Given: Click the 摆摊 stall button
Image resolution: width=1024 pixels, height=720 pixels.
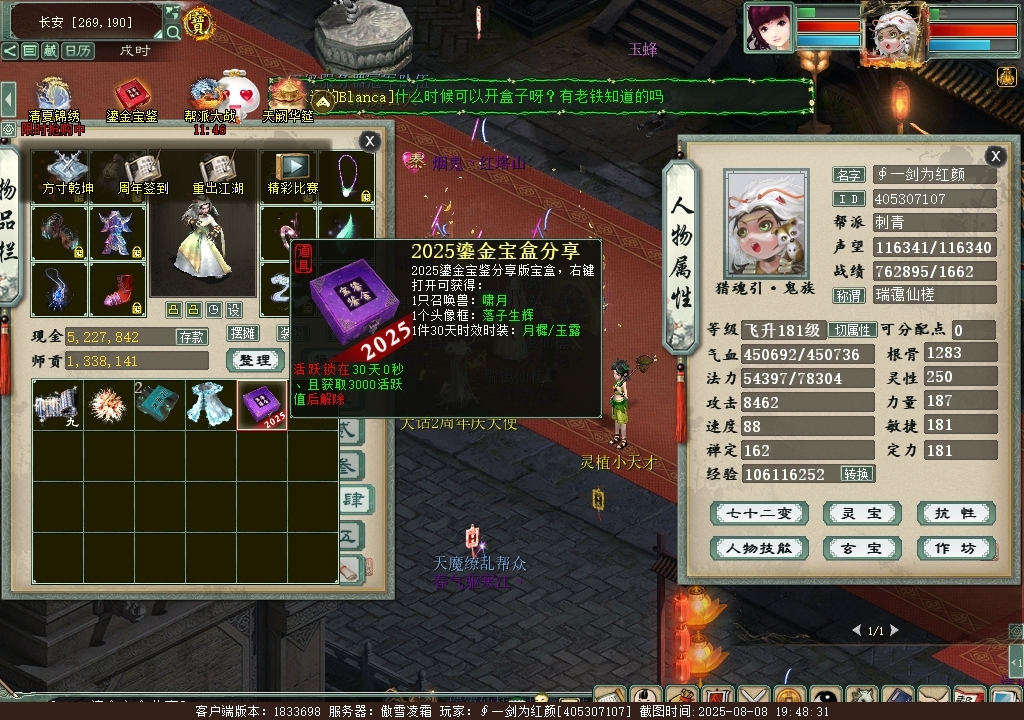Looking at the screenshot, I should click(243, 333).
